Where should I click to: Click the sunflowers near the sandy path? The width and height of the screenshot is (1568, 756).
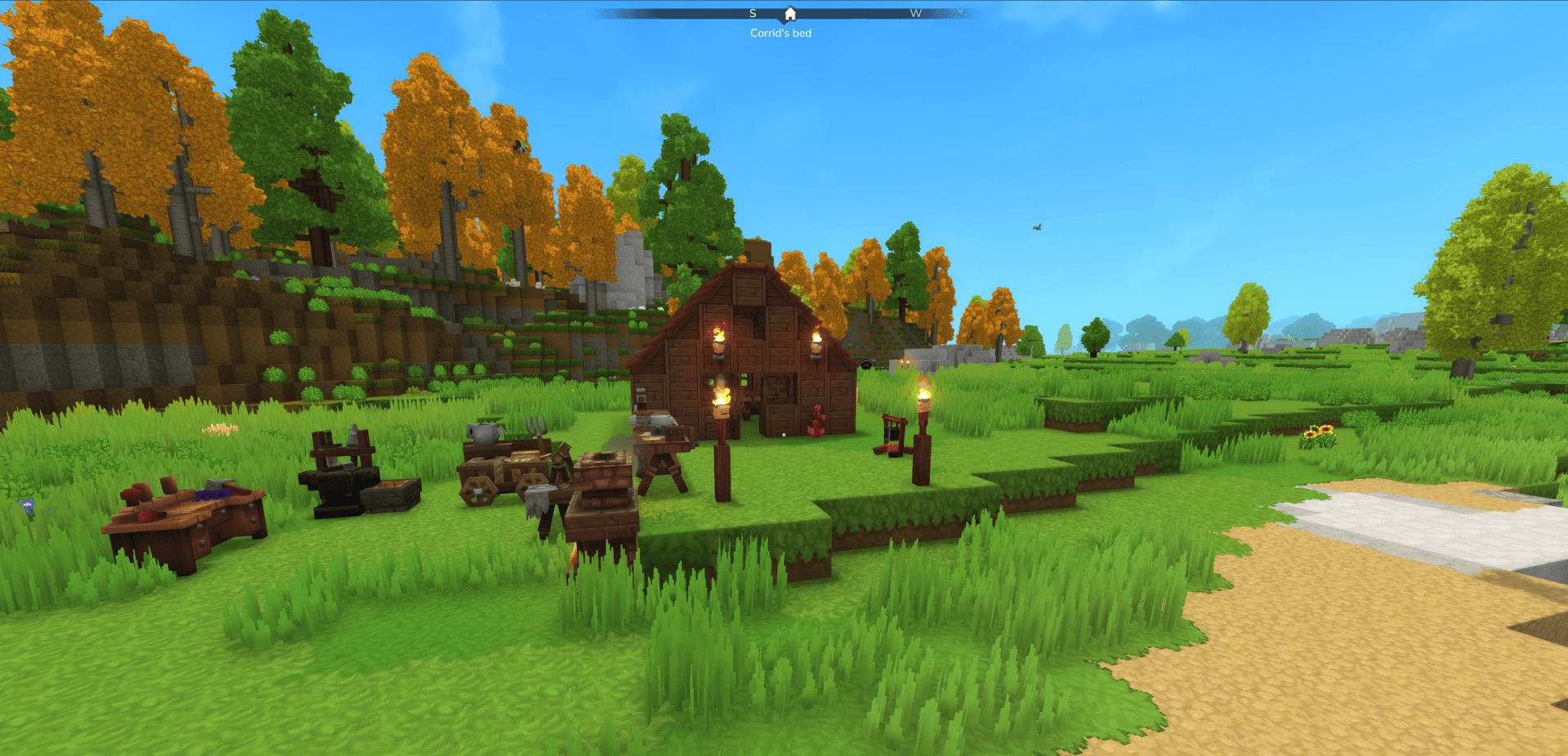(x=1317, y=433)
